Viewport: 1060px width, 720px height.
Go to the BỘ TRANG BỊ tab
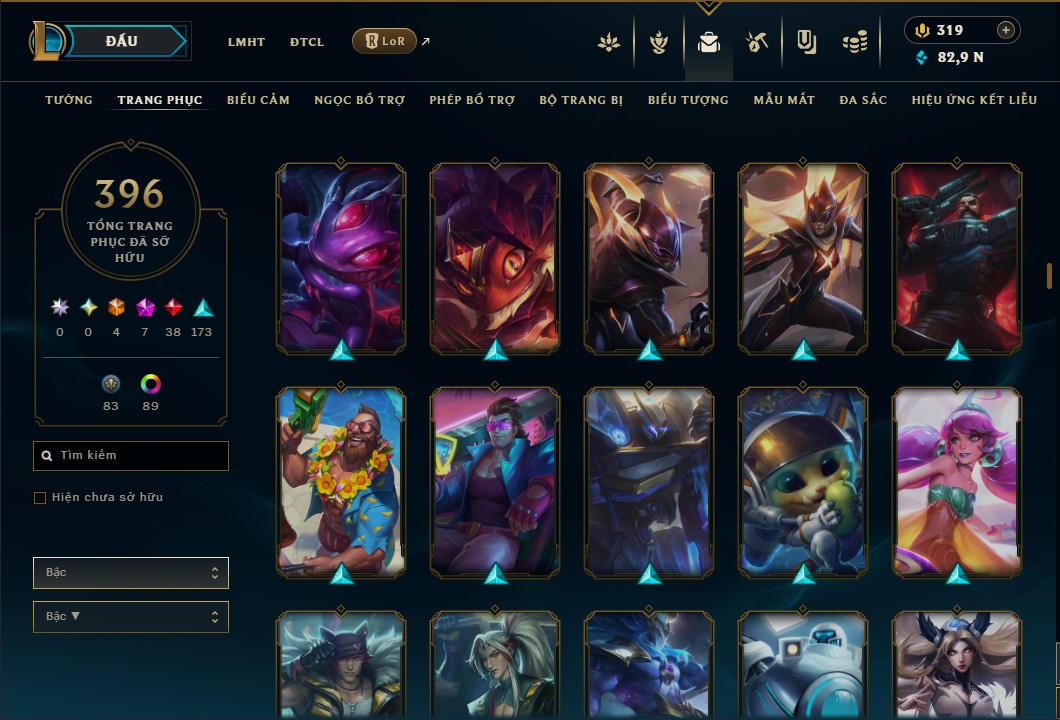click(581, 100)
